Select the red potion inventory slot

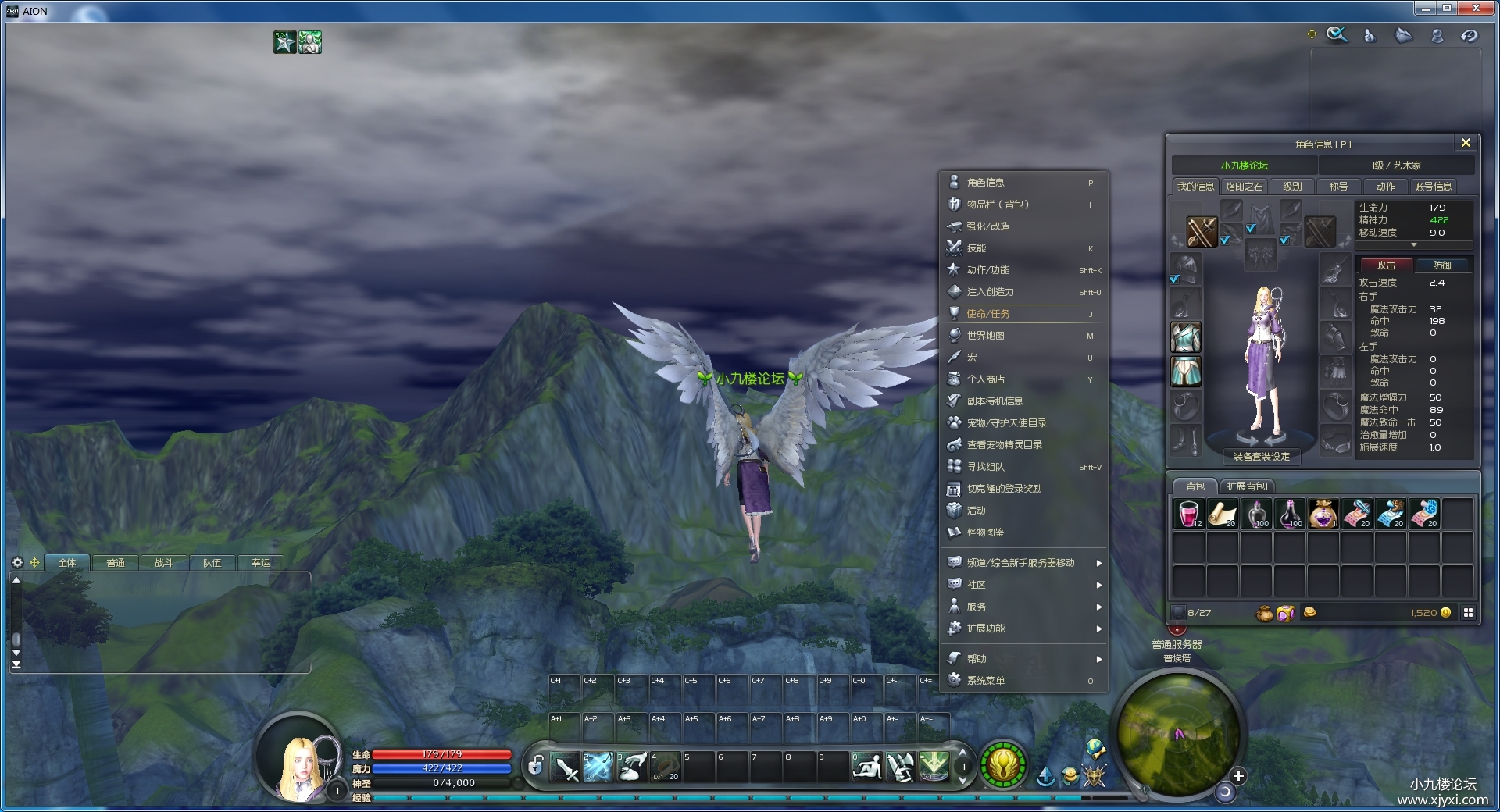point(1189,515)
